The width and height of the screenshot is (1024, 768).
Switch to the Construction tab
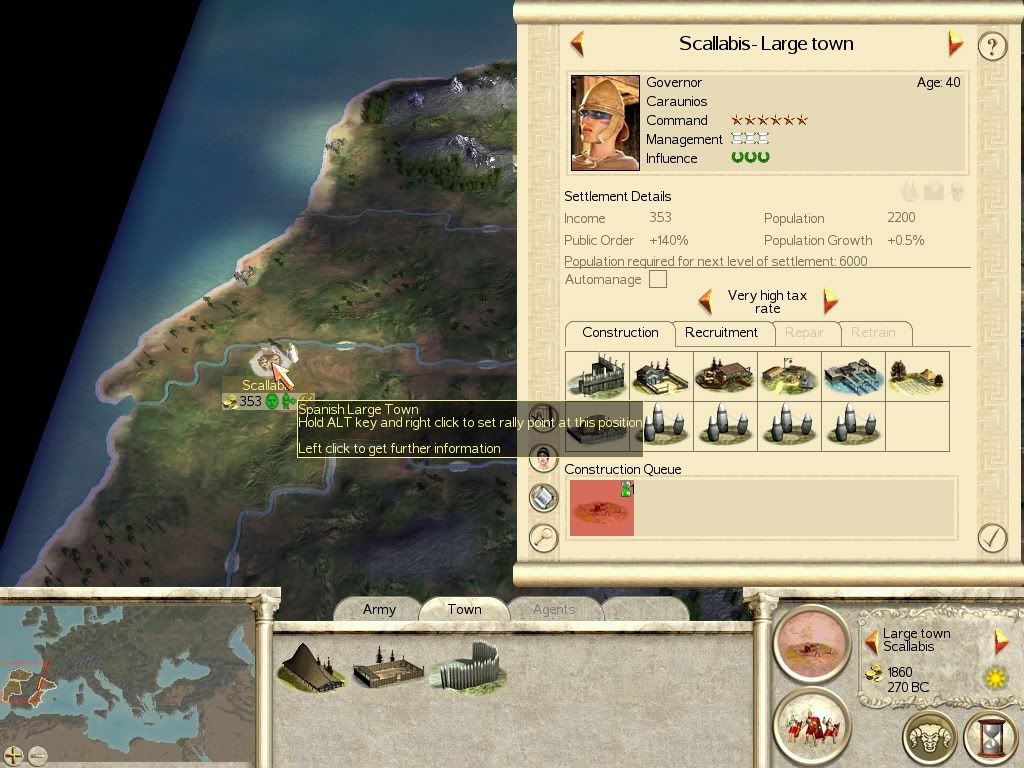(620, 333)
